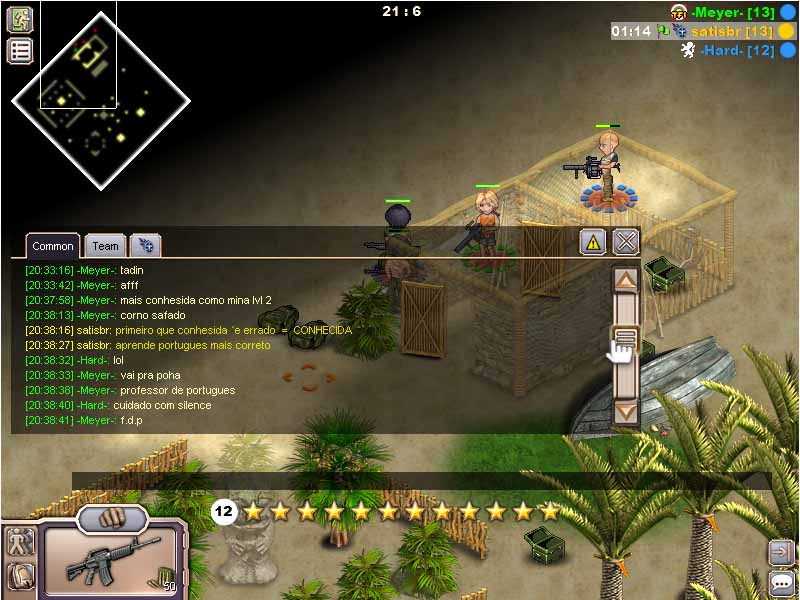Click the arrow panel button above chat bubble

point(782,551)
